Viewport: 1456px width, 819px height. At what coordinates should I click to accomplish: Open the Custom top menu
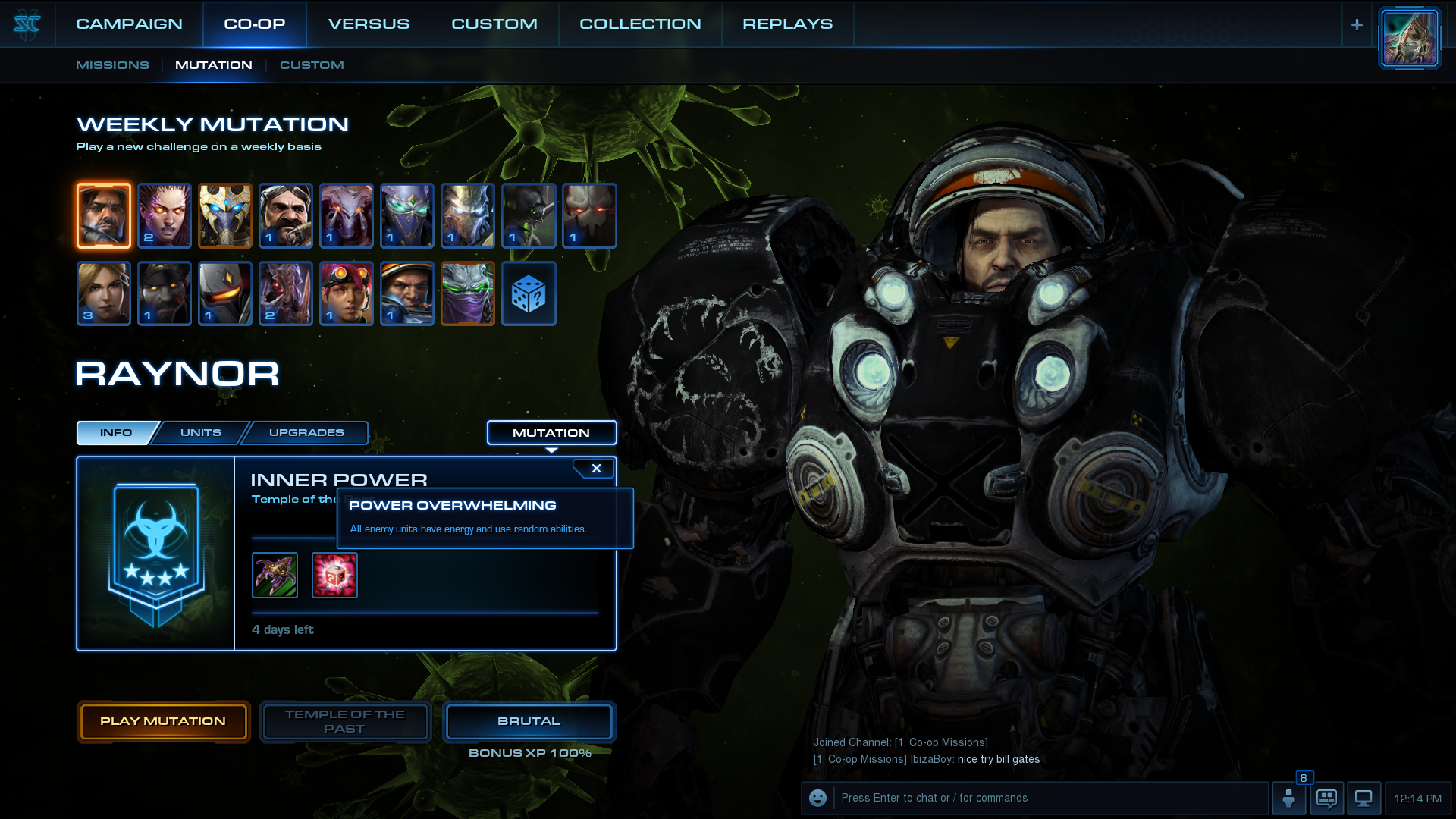point(494,24)
